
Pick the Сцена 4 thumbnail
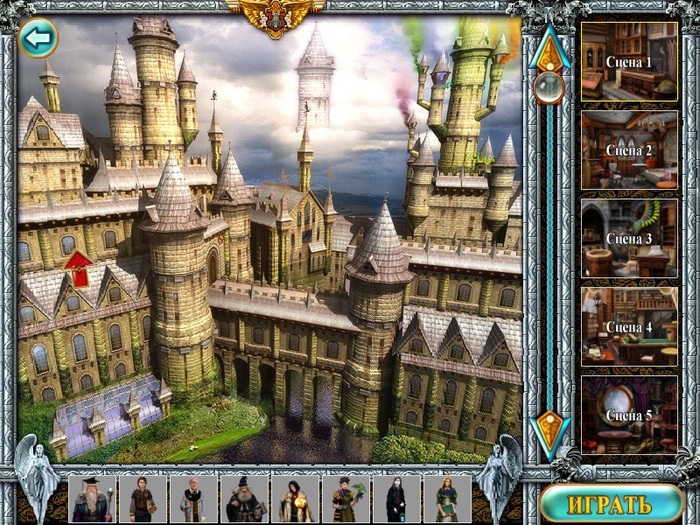tap(629, 326)
